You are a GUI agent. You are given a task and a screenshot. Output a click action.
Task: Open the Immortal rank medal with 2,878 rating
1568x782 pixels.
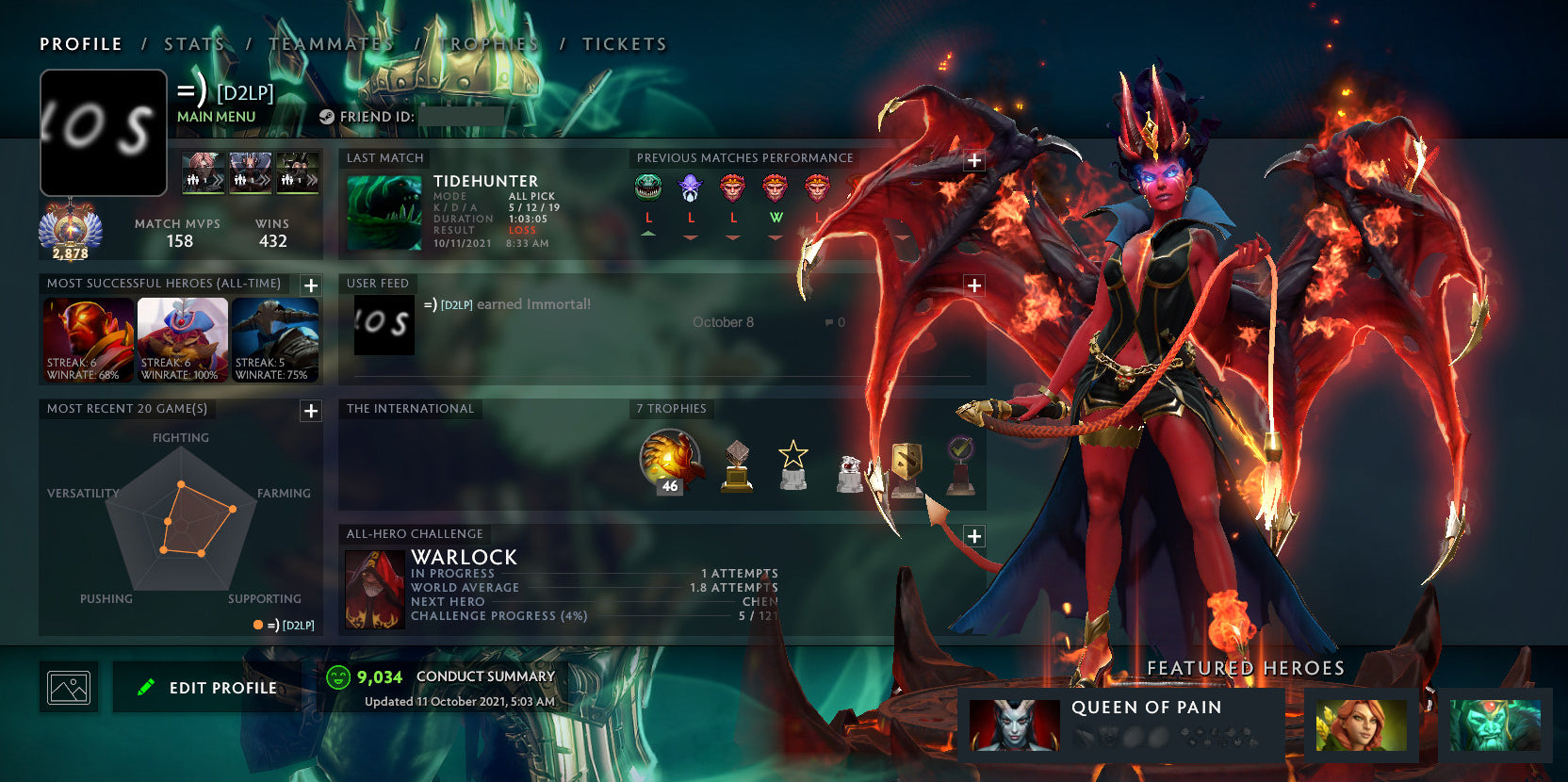coord(70,226)
